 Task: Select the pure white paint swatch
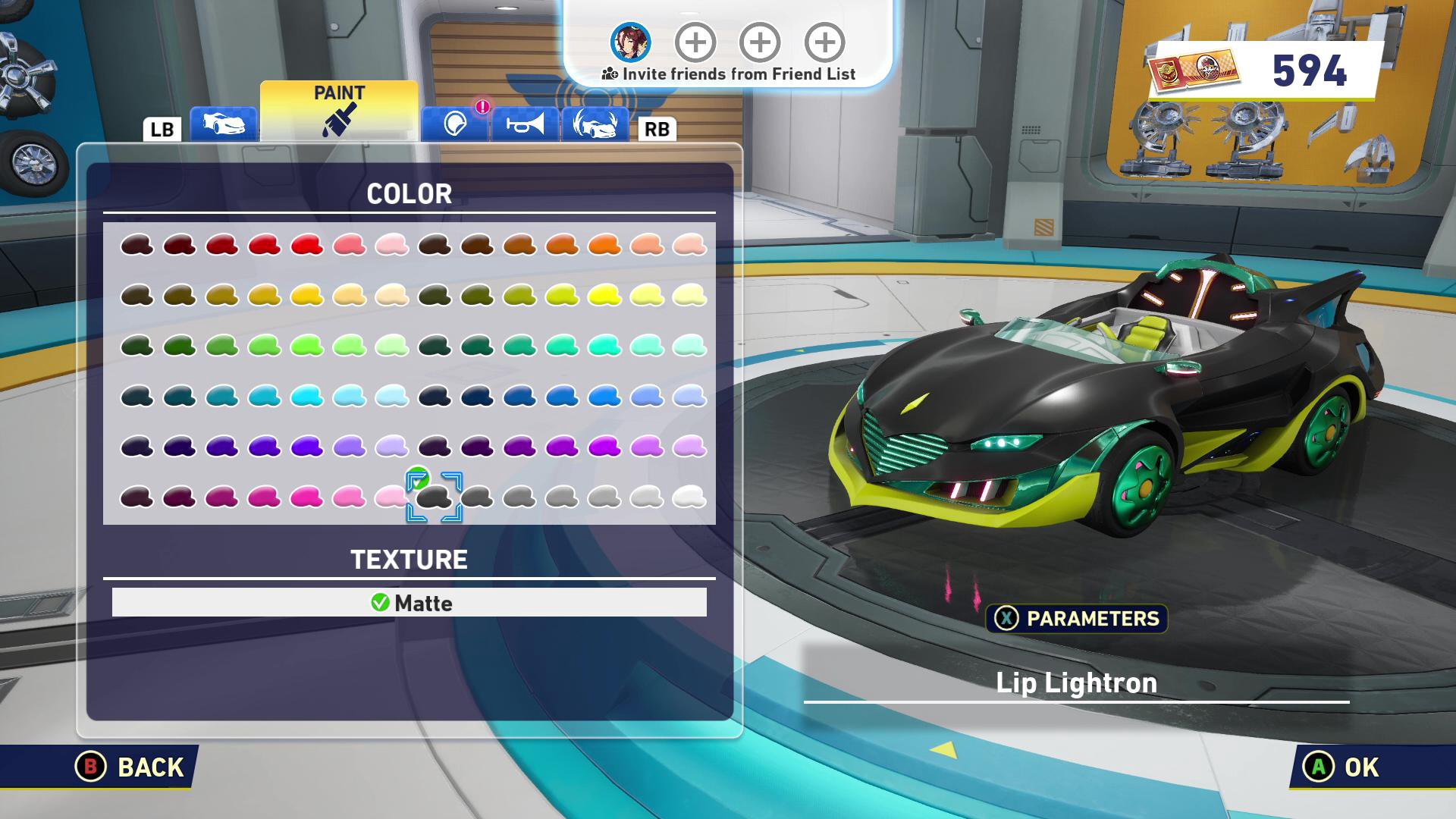(x=689, y=497)
